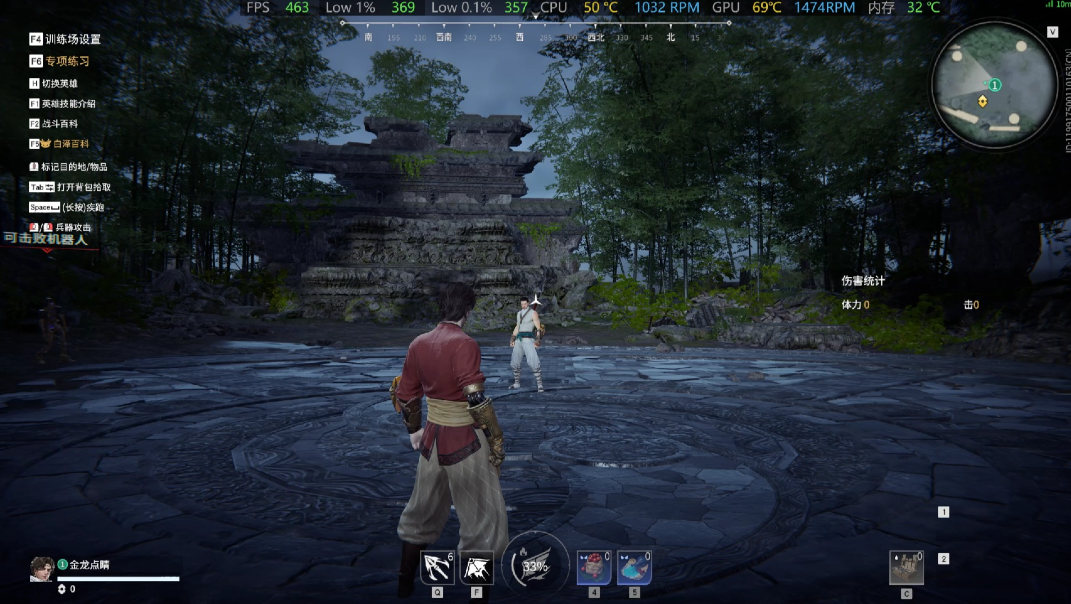Use the blue potion consumable slot

point(634,568)
